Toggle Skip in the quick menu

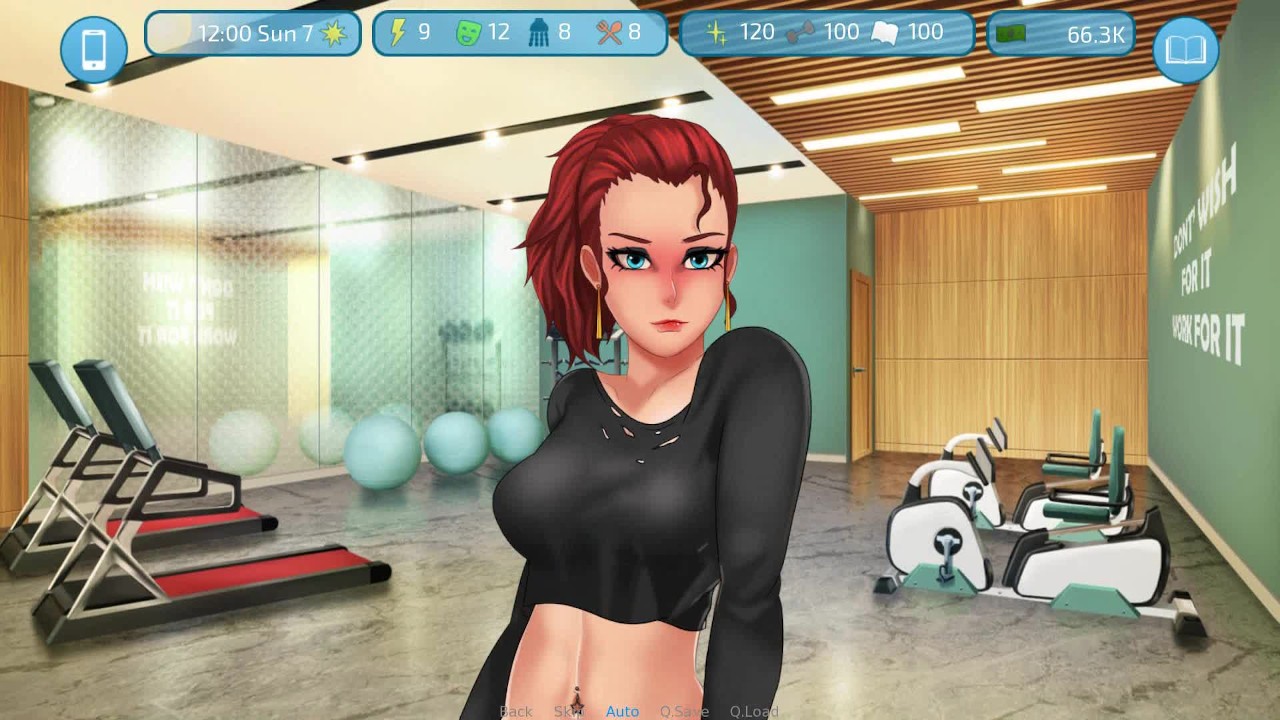pos(568,711)
